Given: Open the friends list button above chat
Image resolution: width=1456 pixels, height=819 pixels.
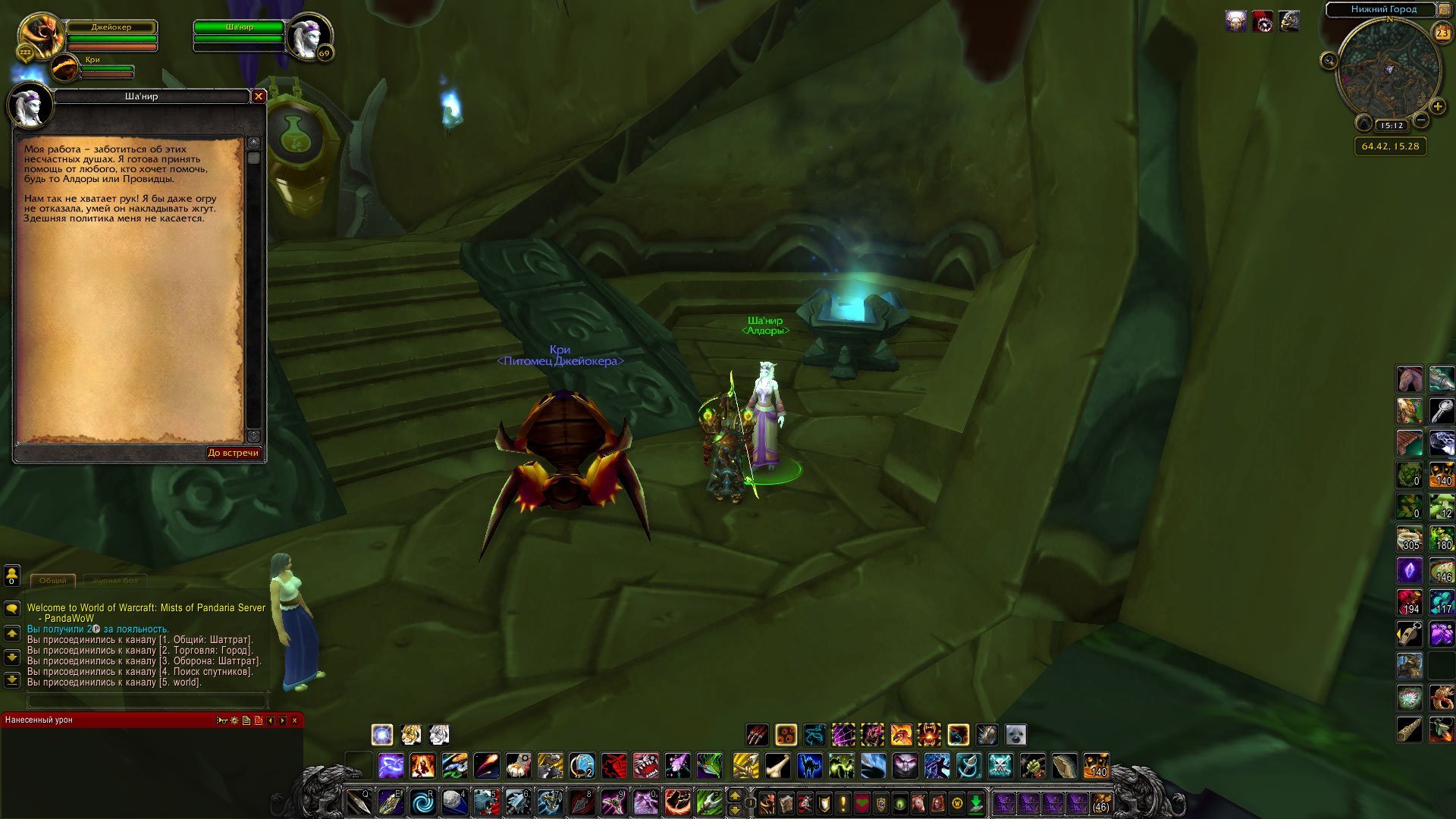Looking at the screenshot, I should [12, 576].
